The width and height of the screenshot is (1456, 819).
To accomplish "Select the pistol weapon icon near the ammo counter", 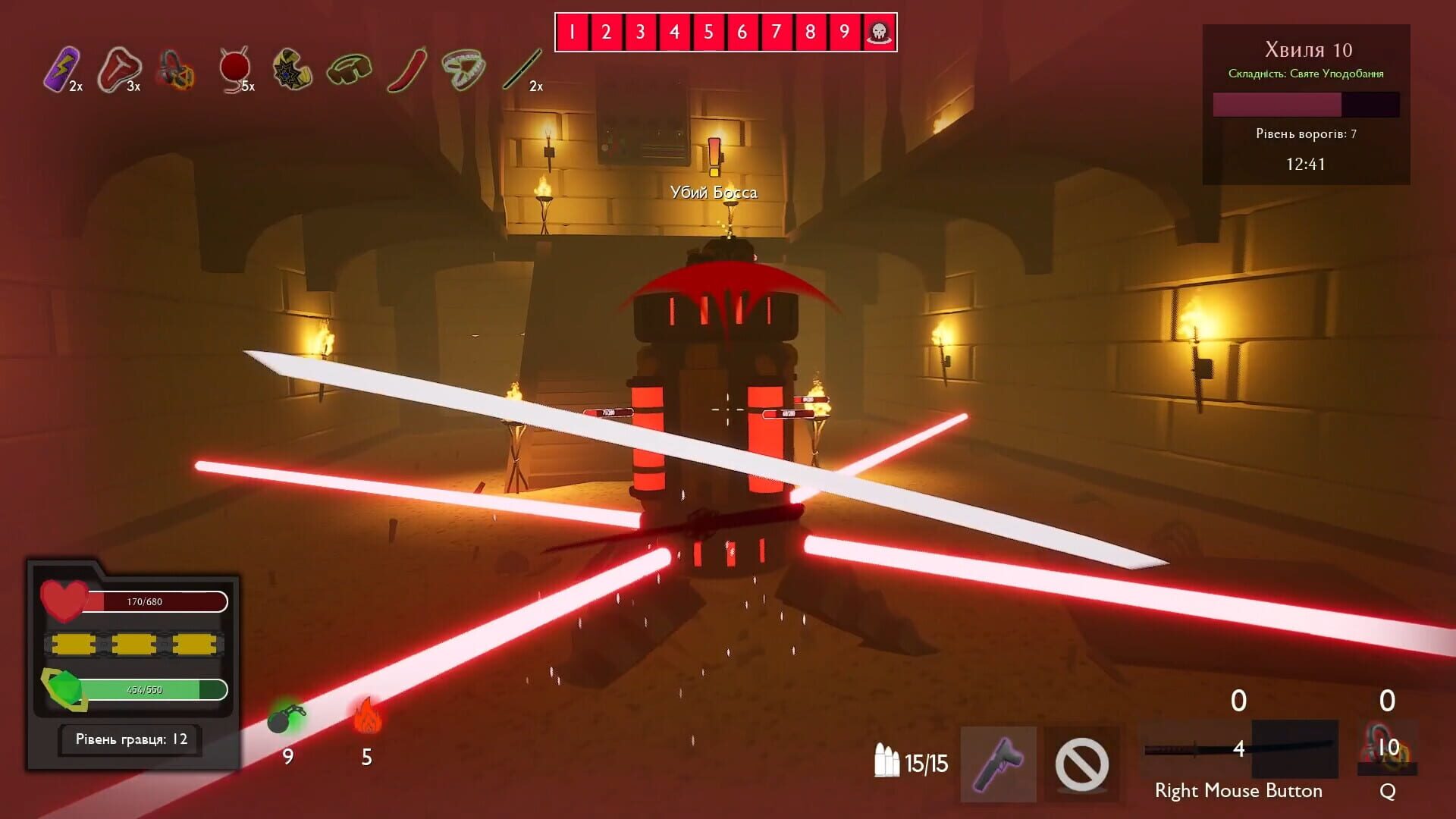I will [999, 764].
